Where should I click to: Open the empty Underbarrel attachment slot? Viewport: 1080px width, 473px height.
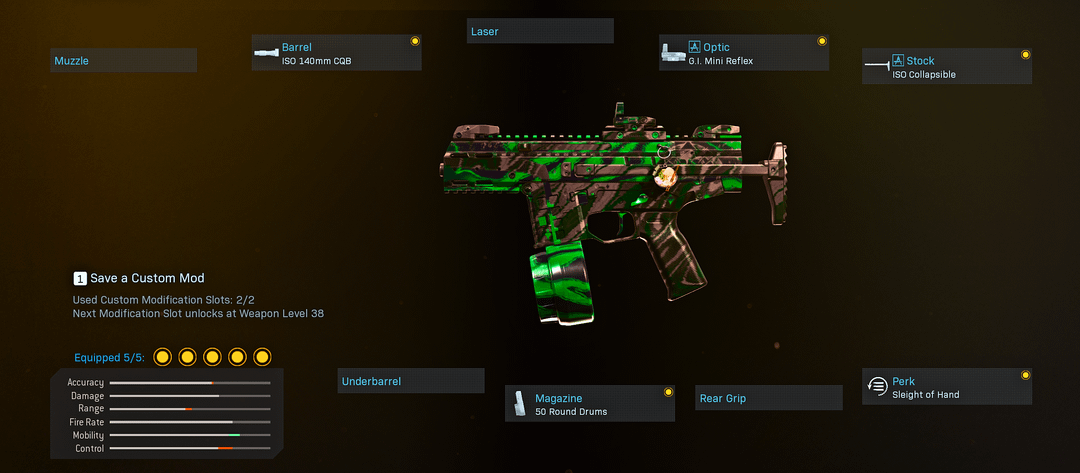410,381
